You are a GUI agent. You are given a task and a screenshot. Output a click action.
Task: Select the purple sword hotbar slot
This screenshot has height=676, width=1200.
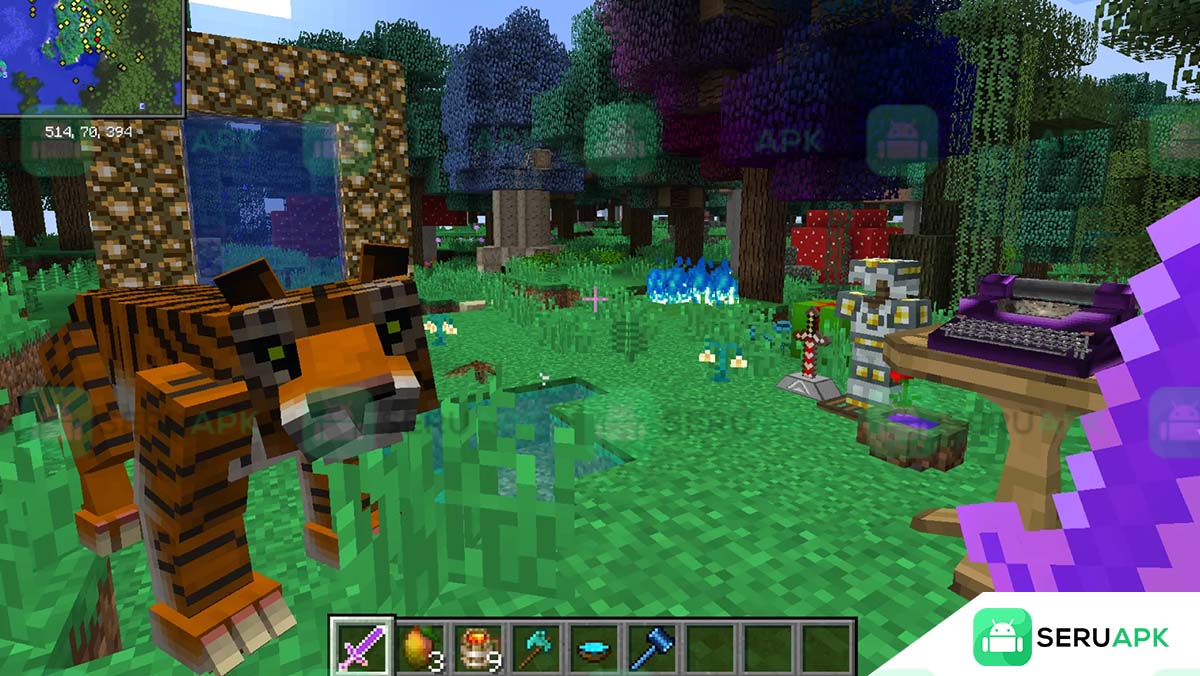click(361, 645)
